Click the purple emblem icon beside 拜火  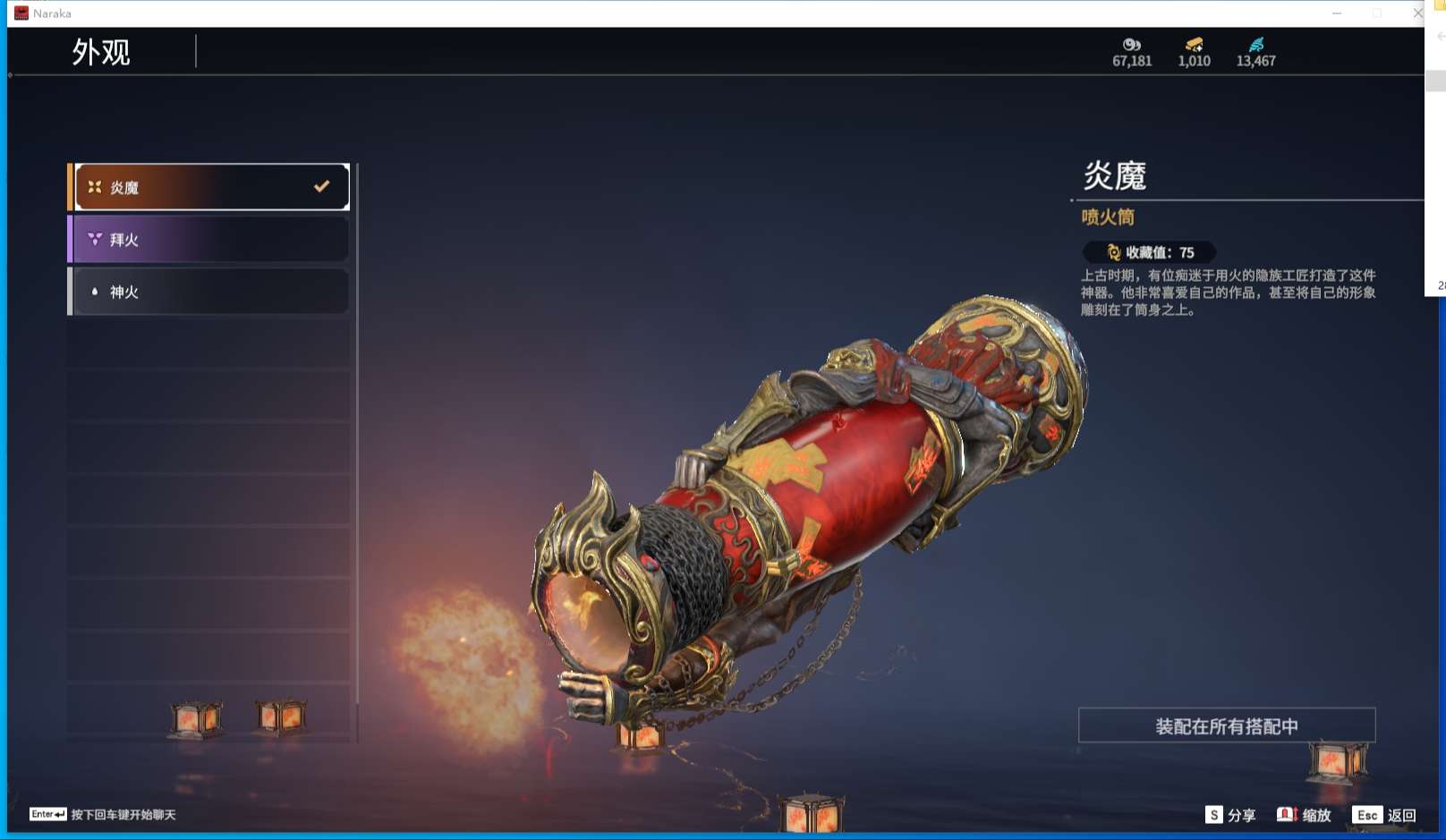click(x=93, y=239)
